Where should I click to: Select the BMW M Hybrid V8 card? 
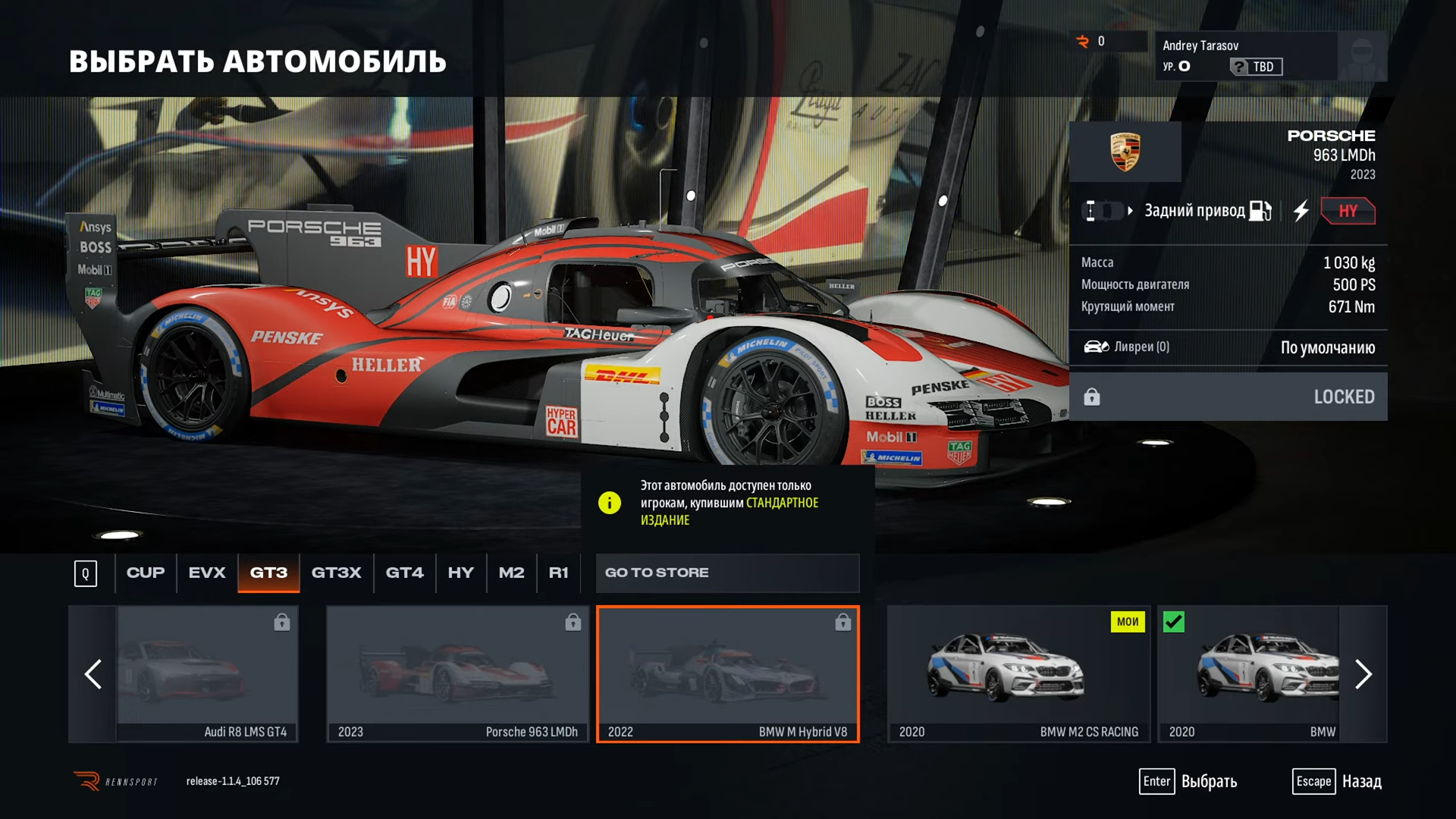[x=727, y=673]
